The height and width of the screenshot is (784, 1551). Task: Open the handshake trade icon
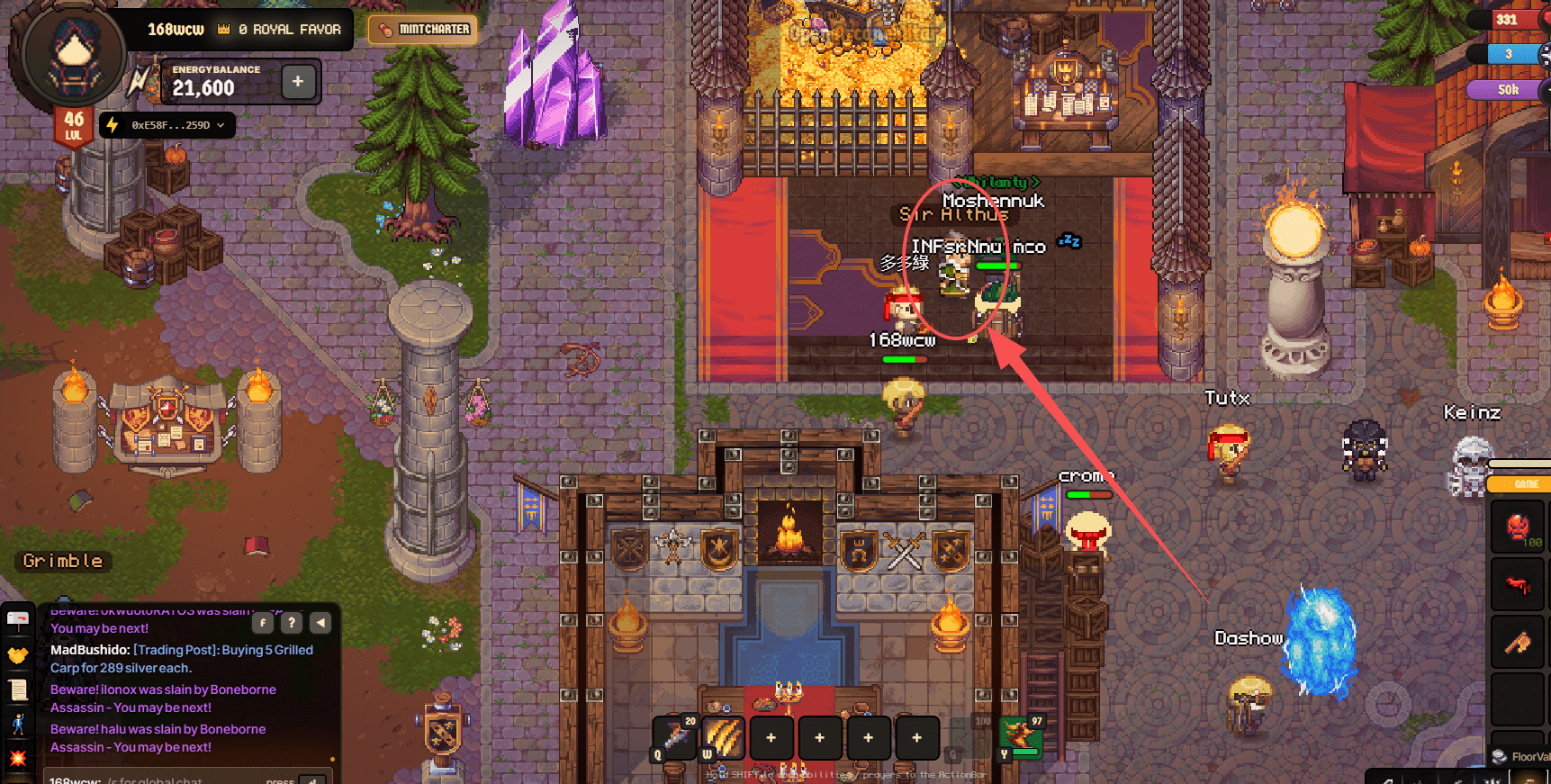point(18,654)
